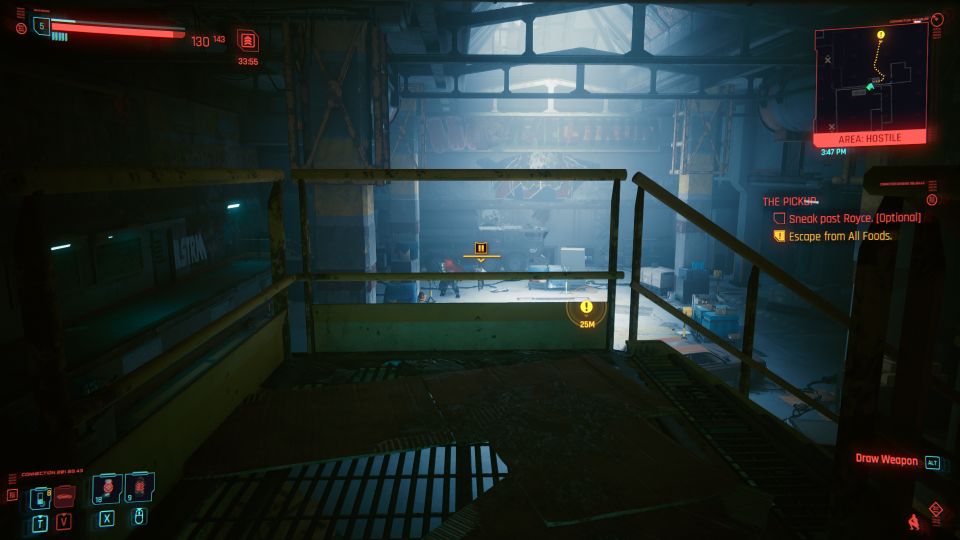
Task: Click the paused enemy marker icon
Action: click(x=481, y=249)
